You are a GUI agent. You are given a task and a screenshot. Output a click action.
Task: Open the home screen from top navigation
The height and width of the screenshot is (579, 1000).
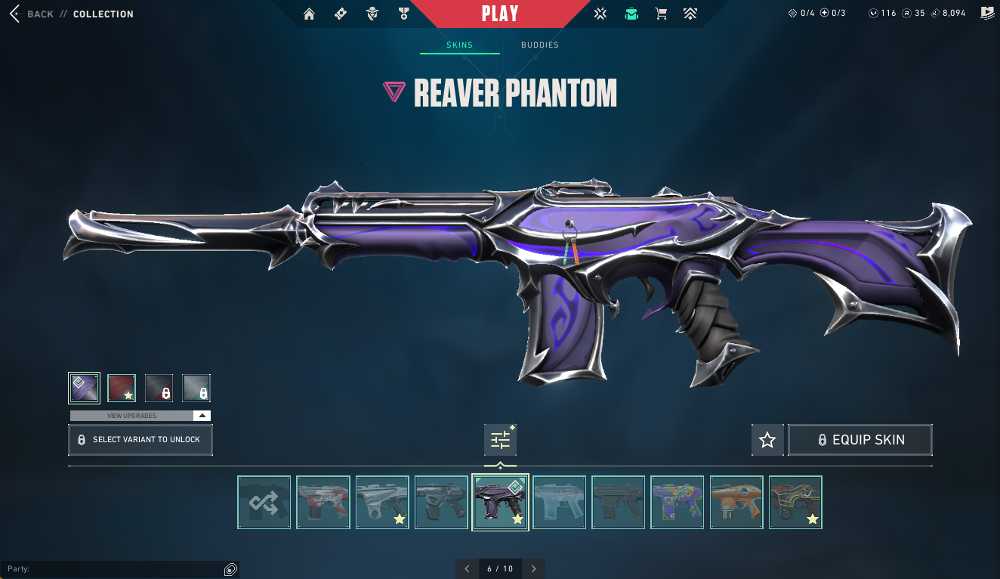[309, 14]
